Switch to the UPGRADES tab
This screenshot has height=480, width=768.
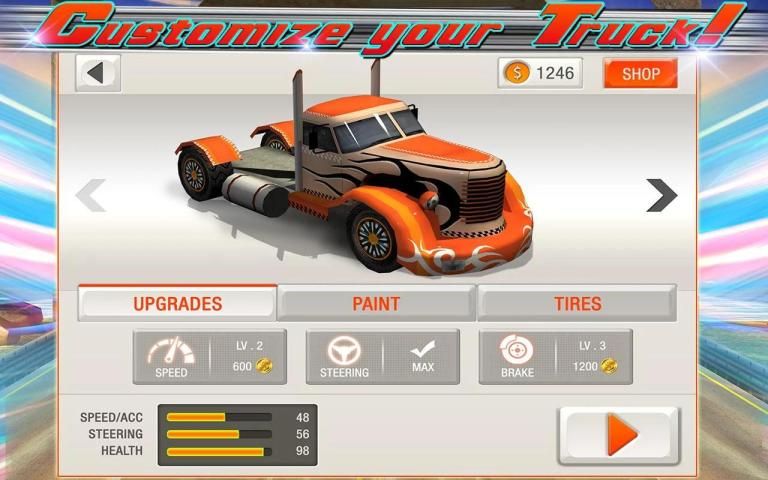point(178,303)
